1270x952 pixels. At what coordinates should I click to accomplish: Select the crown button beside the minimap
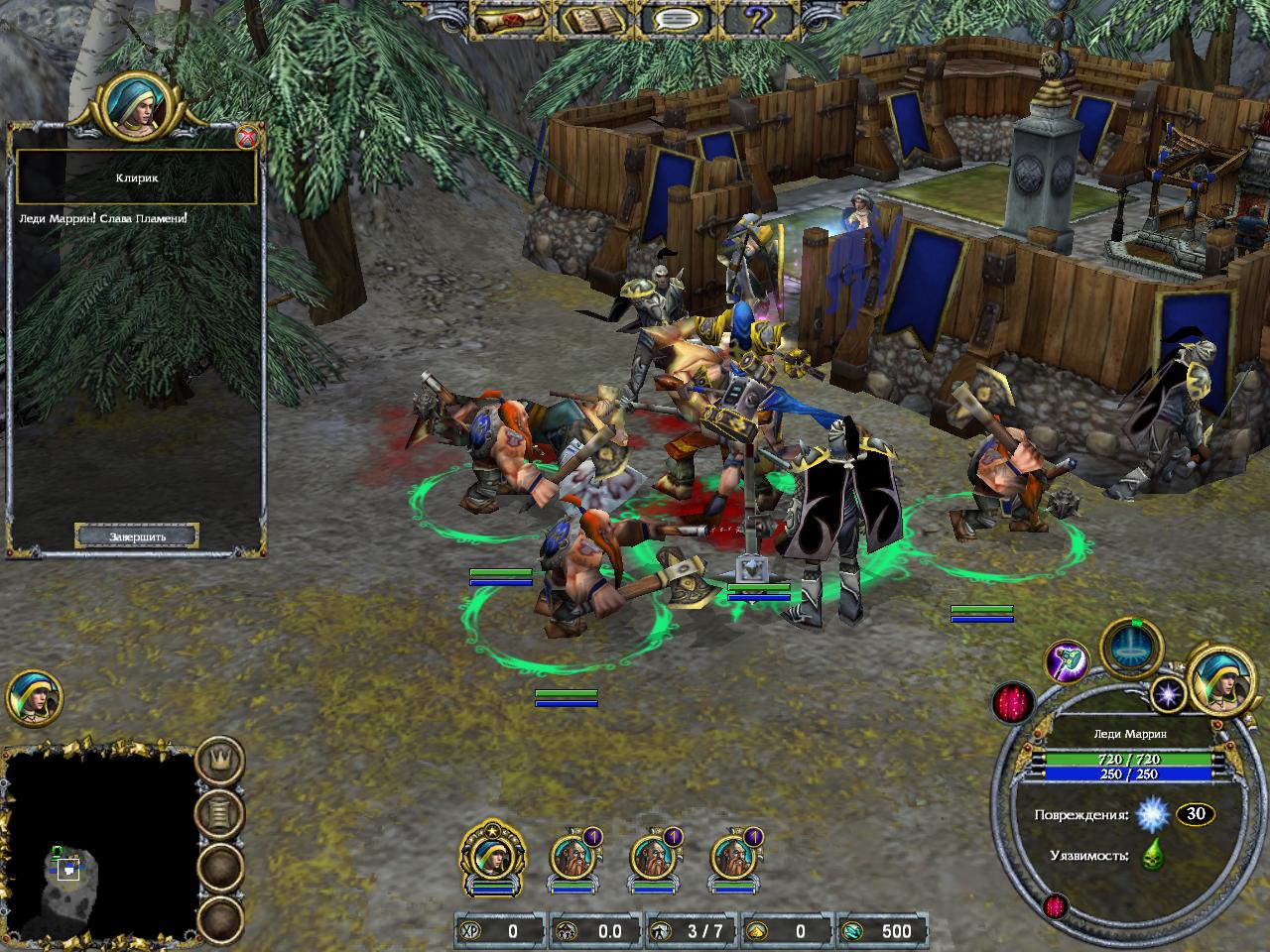click(x=219, y=763)
